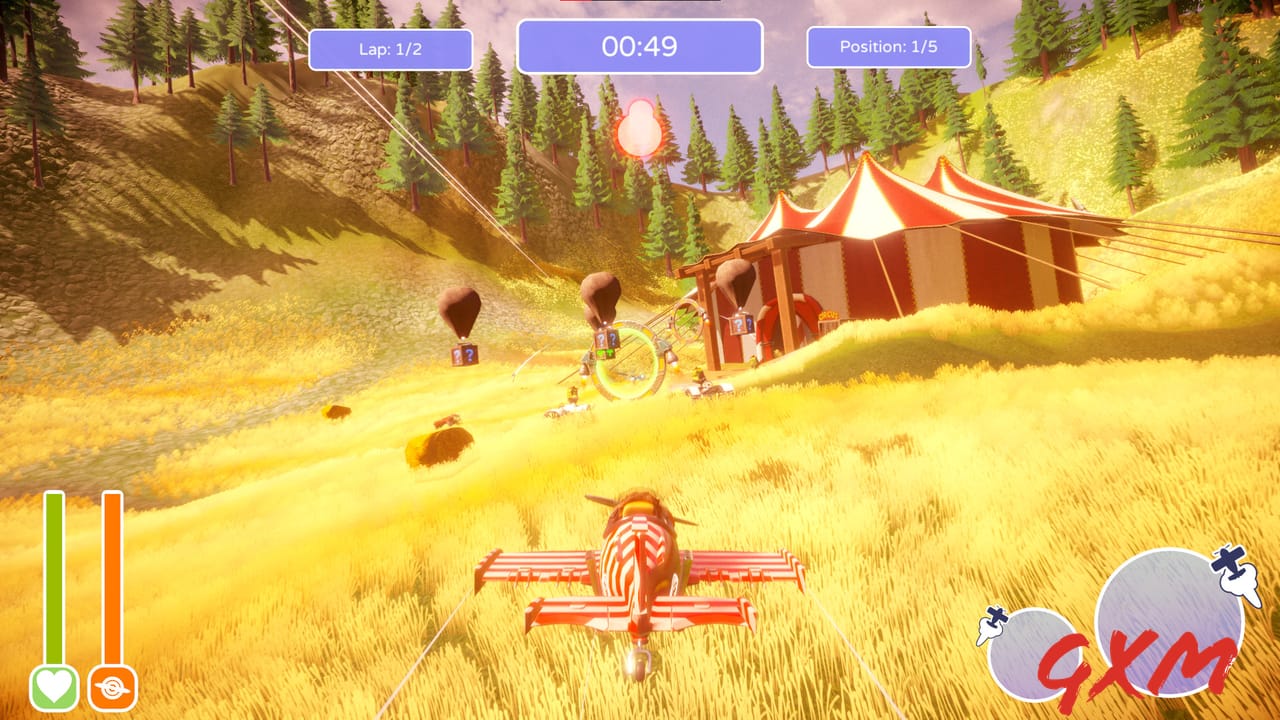This screenshot has width=1280, height=720.
Task: Expand the Lap 1/2 indicator panel
Action: click(391, 49)
